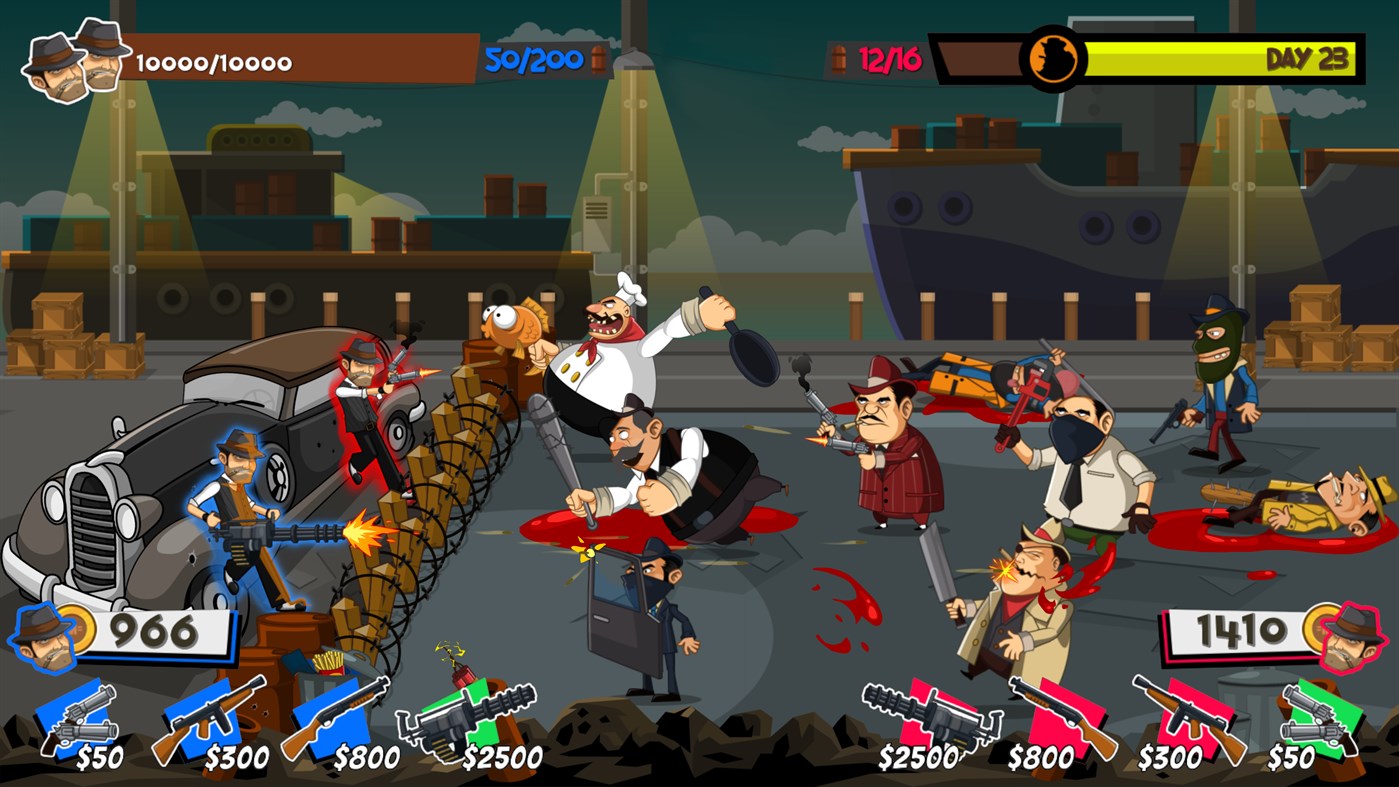Image resolution: width=1399 pixels, height=787 pixels.
Task: Click the coin icon beside the 1410 counter
Action: click(x=1317, y=630)
